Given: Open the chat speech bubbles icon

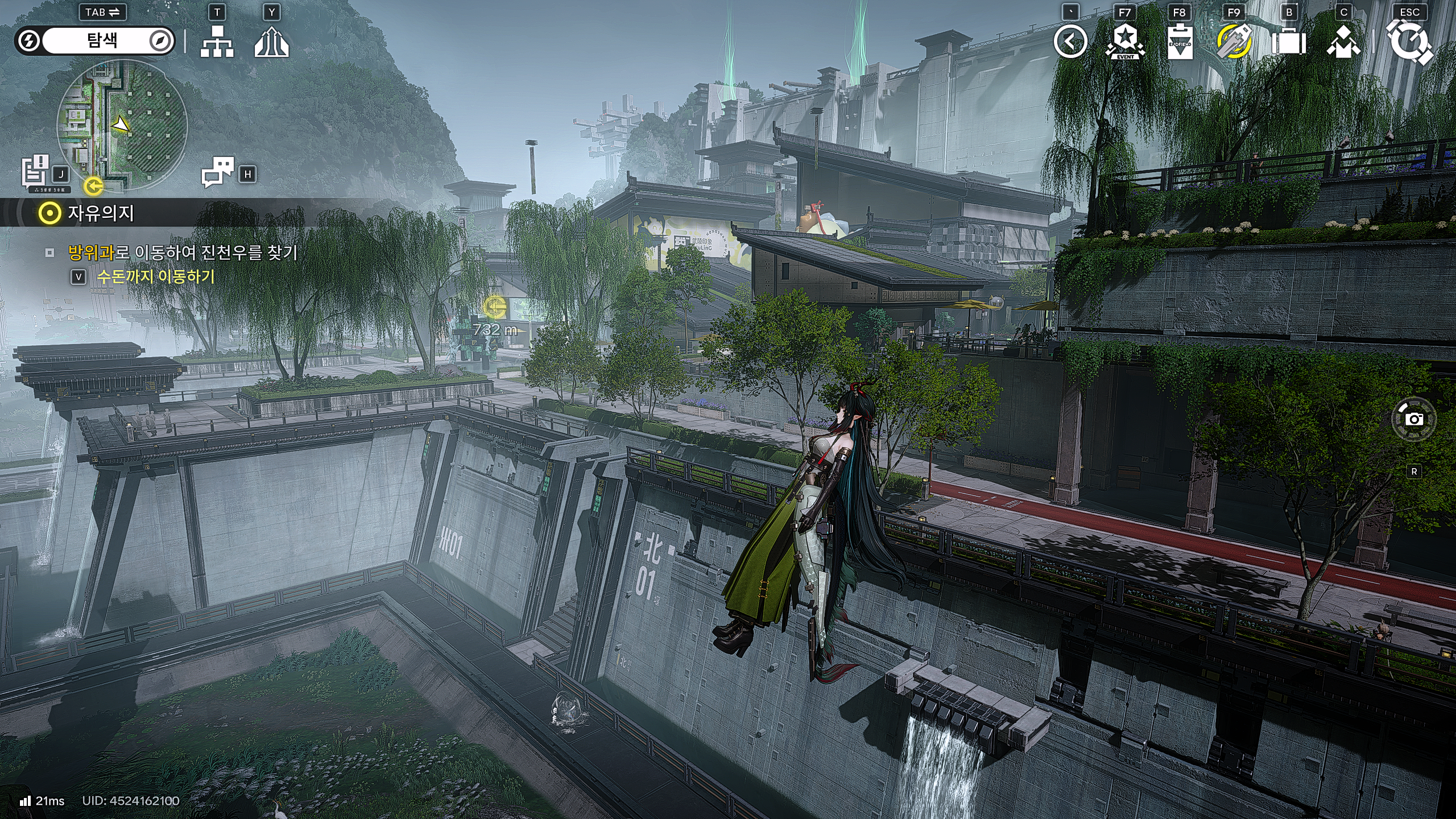Looking at the screenshot, I should (x=218, y=171).
